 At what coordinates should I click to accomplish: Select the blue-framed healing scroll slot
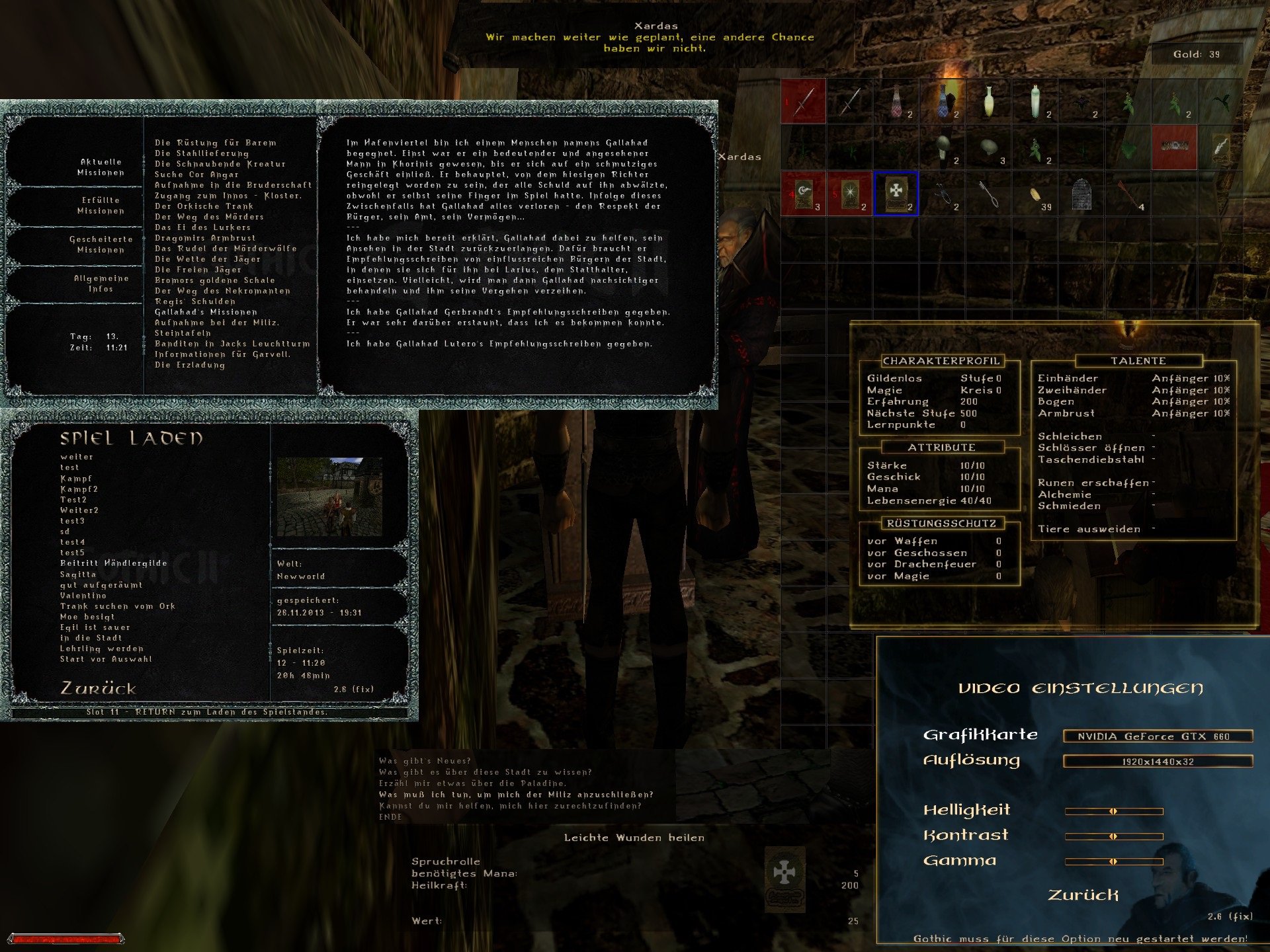896,193
